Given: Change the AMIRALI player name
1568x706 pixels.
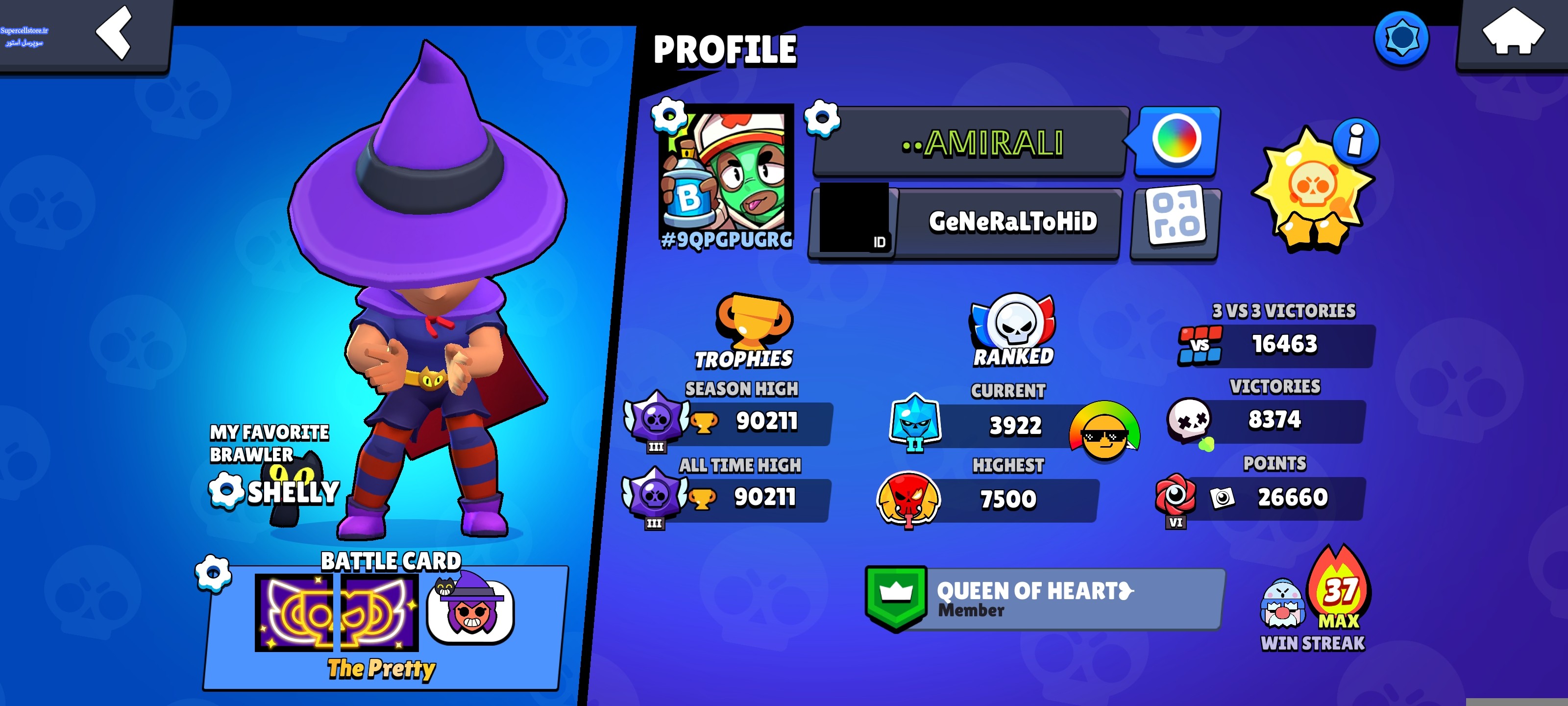Looking at the screenshot, I should (x=822, y=118).
